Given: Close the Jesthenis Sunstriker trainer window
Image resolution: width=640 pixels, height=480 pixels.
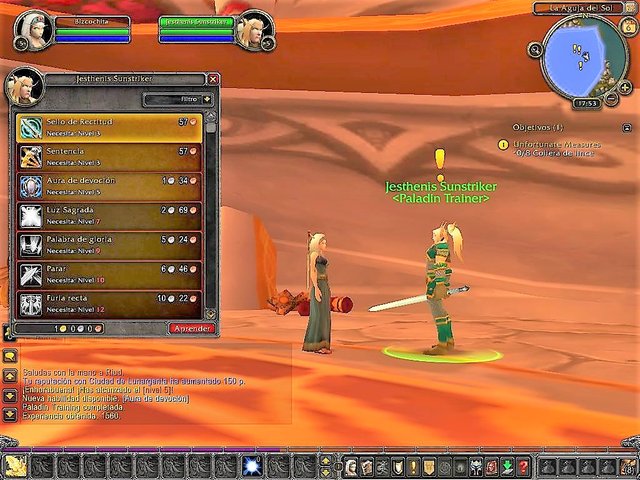Looking at the screenshot, I should [x=213, y=79].
